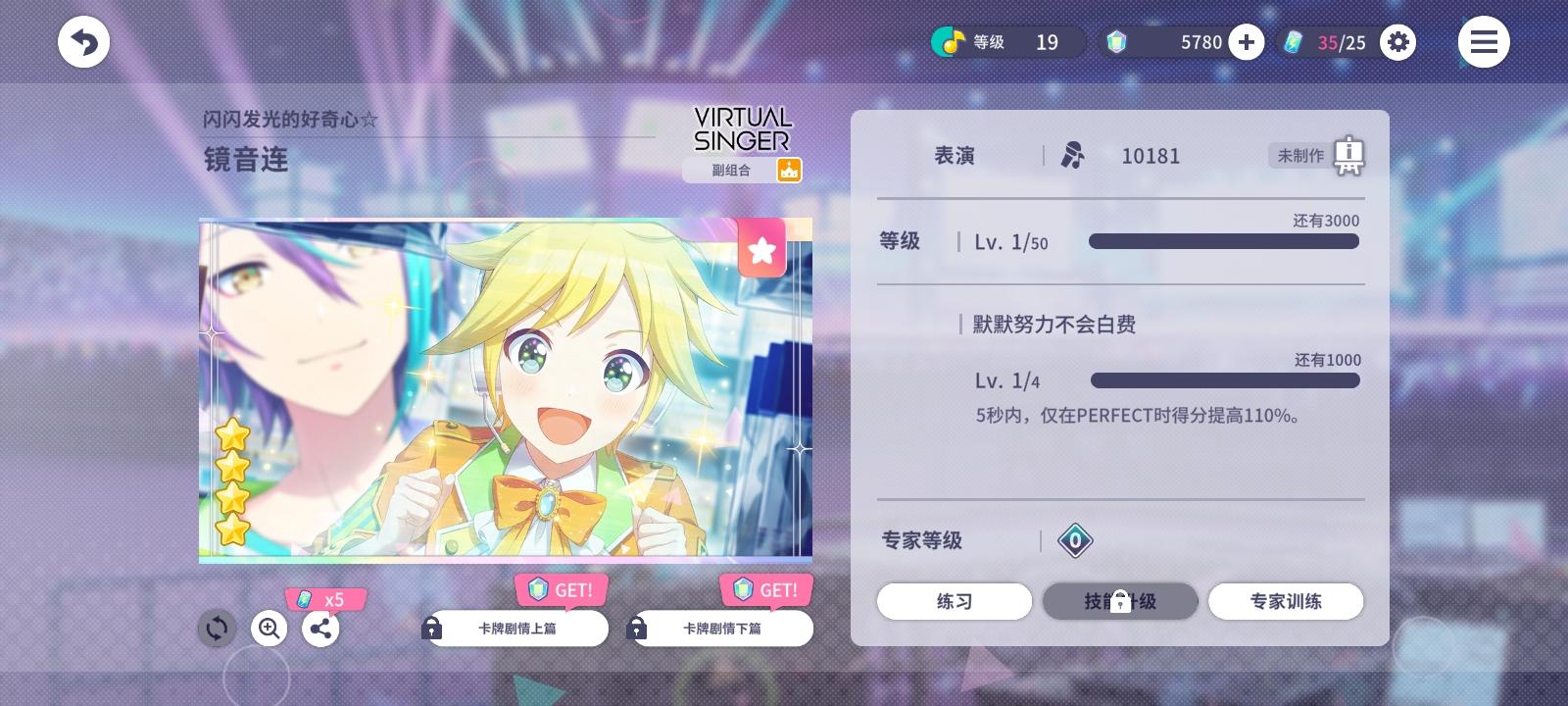1568x706 pixels.
Task: Click the easel icon beside 未制作
Action: 1350,155
